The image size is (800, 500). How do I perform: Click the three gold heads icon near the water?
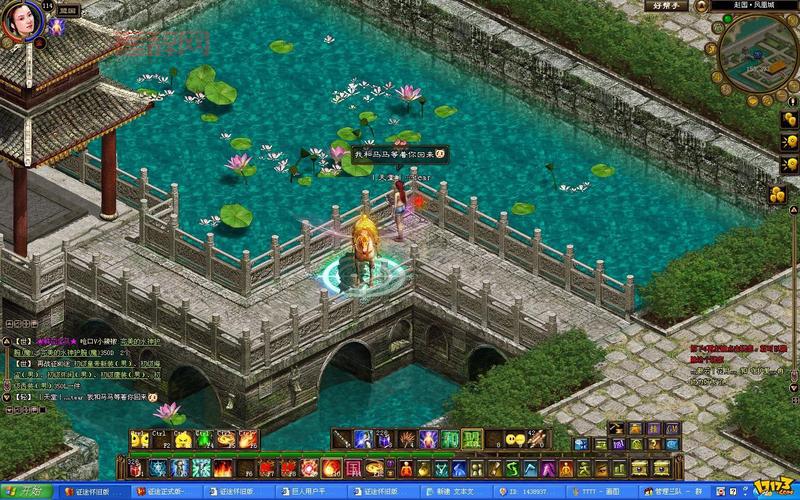tap(778, 196)
